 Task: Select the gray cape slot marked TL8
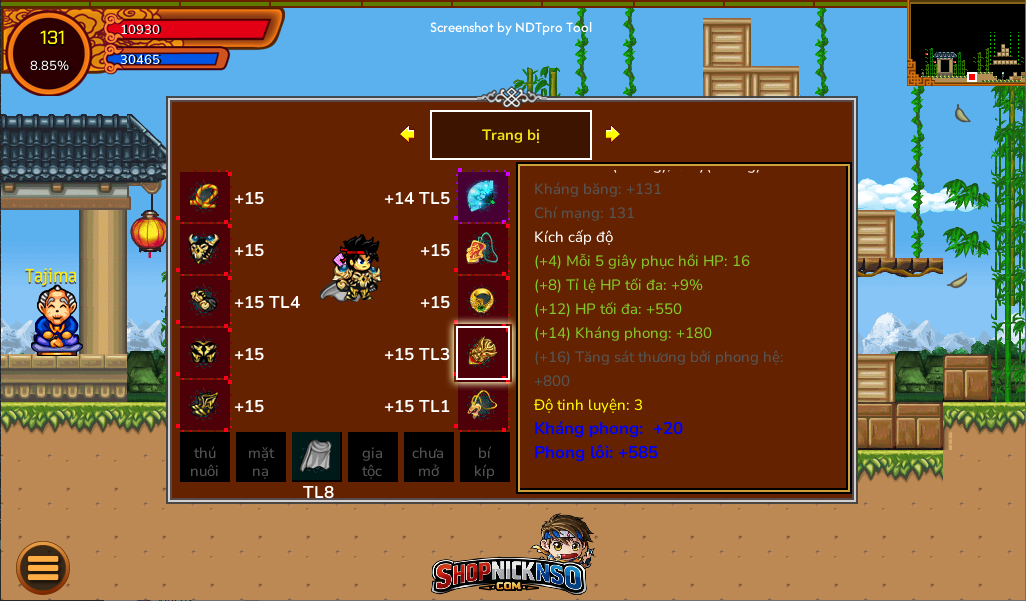pyautogui.click(x=317, y=457)
